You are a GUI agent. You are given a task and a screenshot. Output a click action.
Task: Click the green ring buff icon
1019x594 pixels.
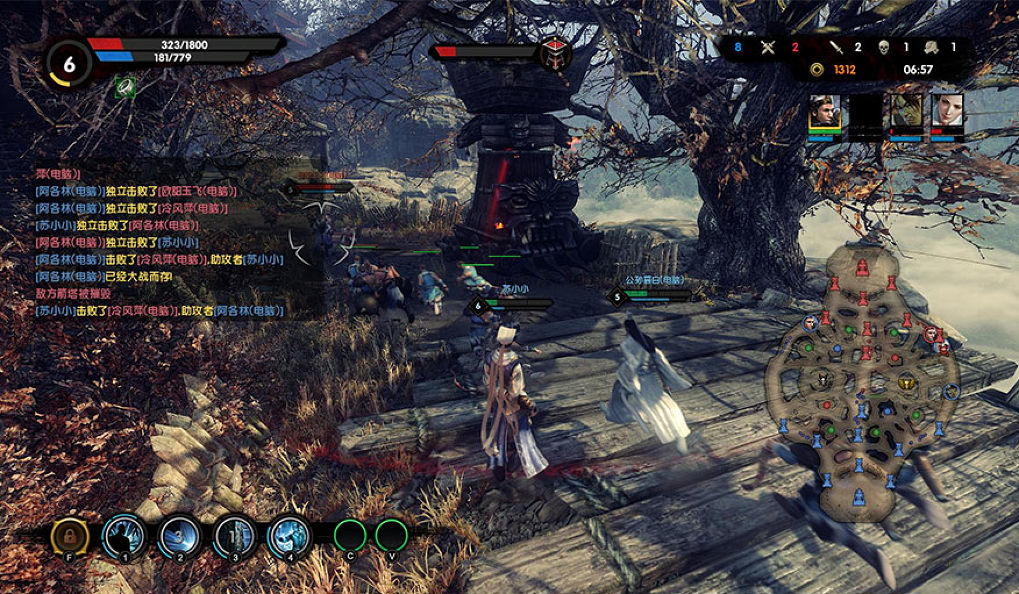125,87
